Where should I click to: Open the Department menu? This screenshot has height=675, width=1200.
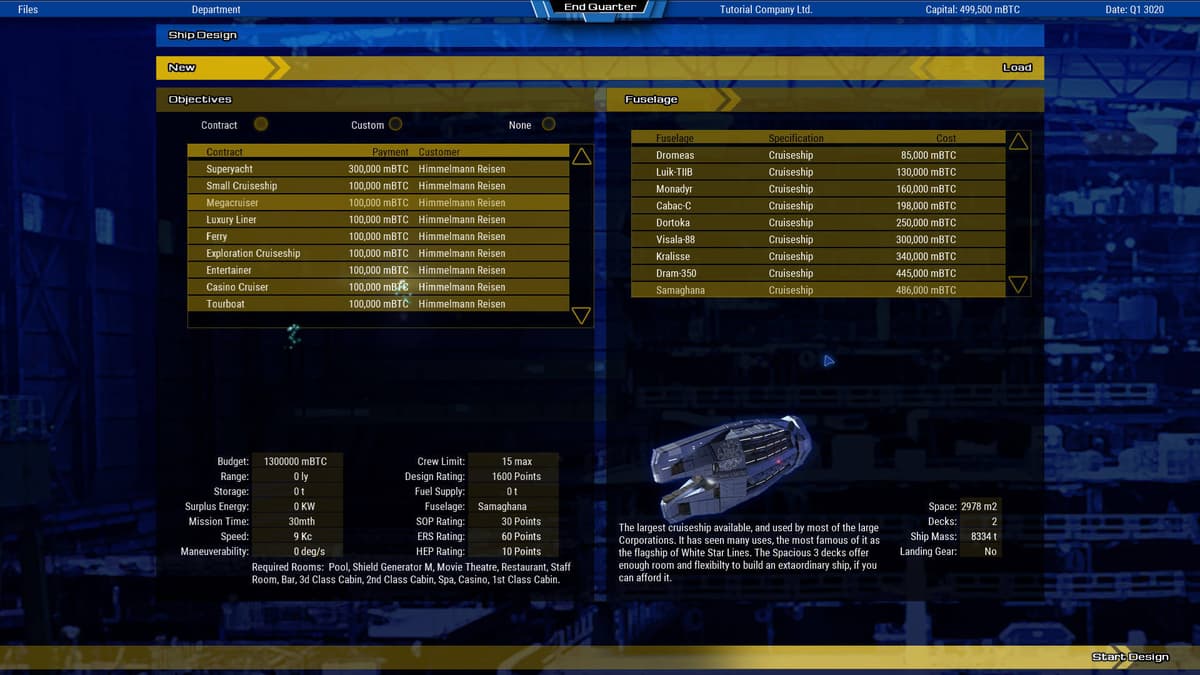[x=216, y=10]
